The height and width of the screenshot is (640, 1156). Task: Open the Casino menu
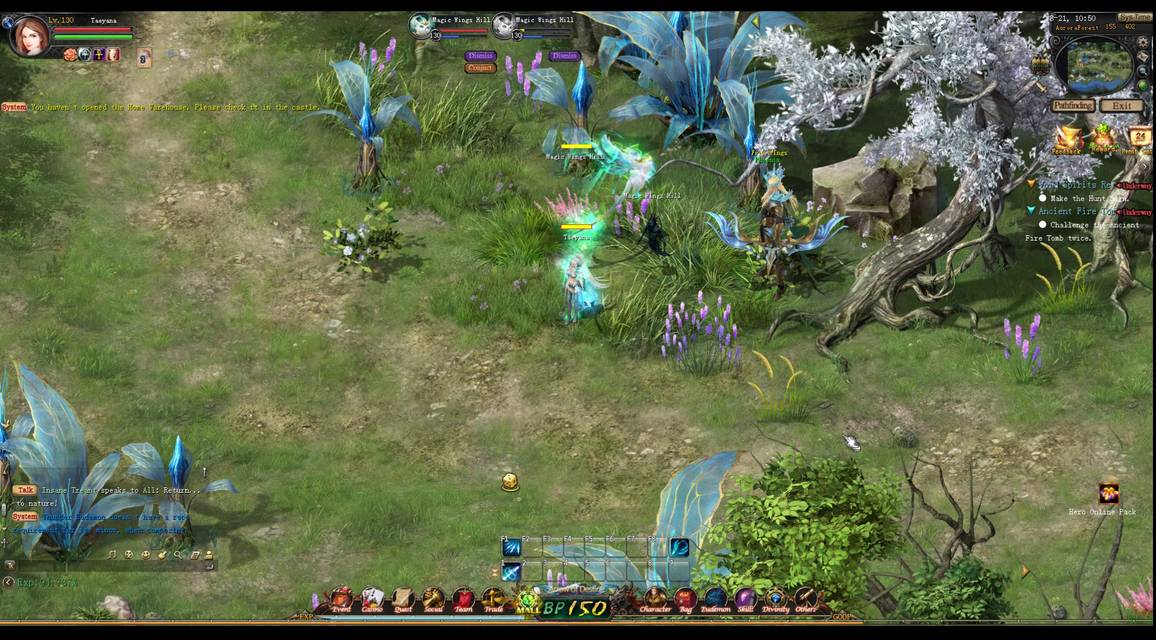point(372,600)
